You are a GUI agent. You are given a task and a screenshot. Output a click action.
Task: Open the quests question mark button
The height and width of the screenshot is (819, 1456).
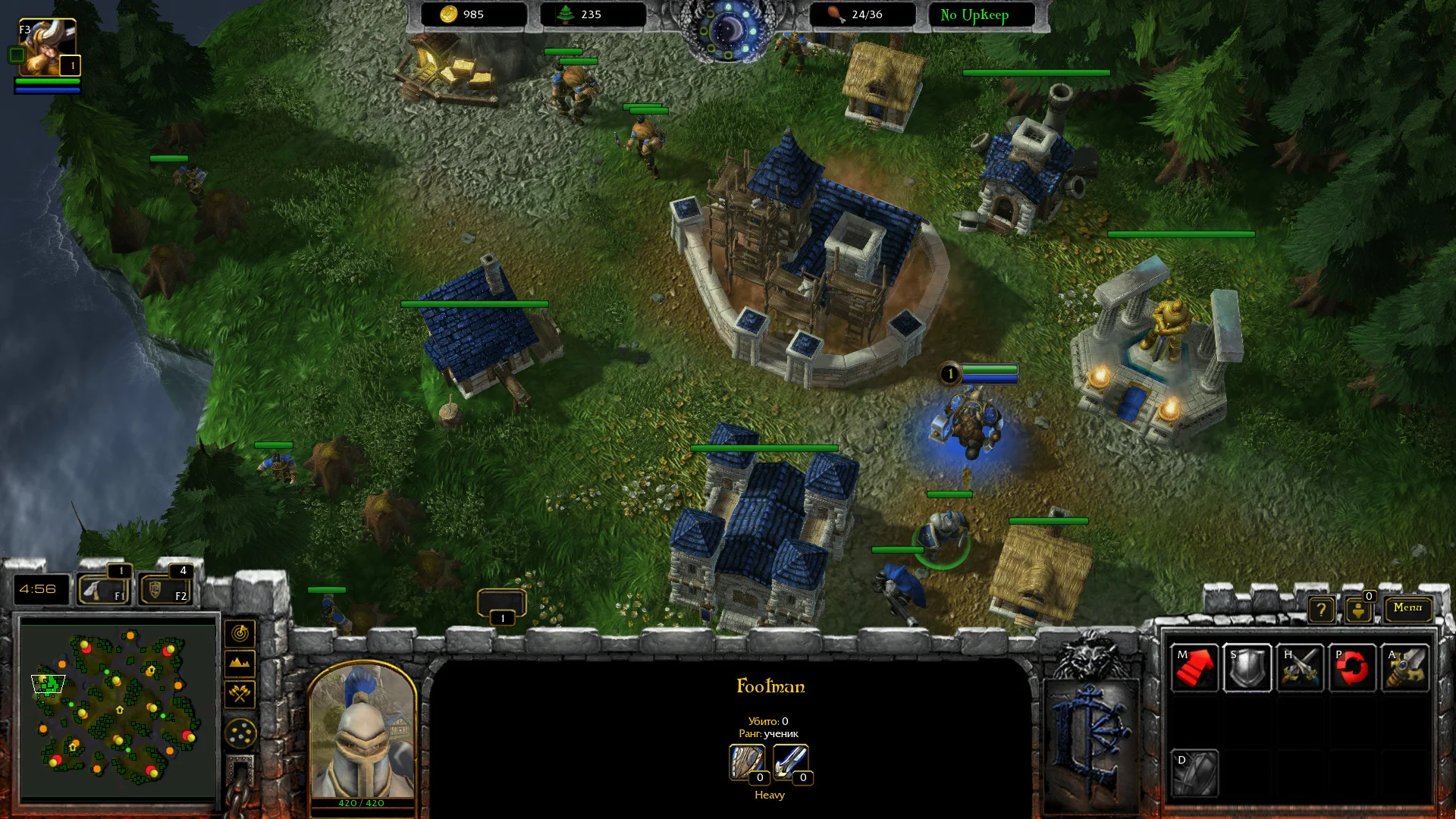pos(1321,609)
